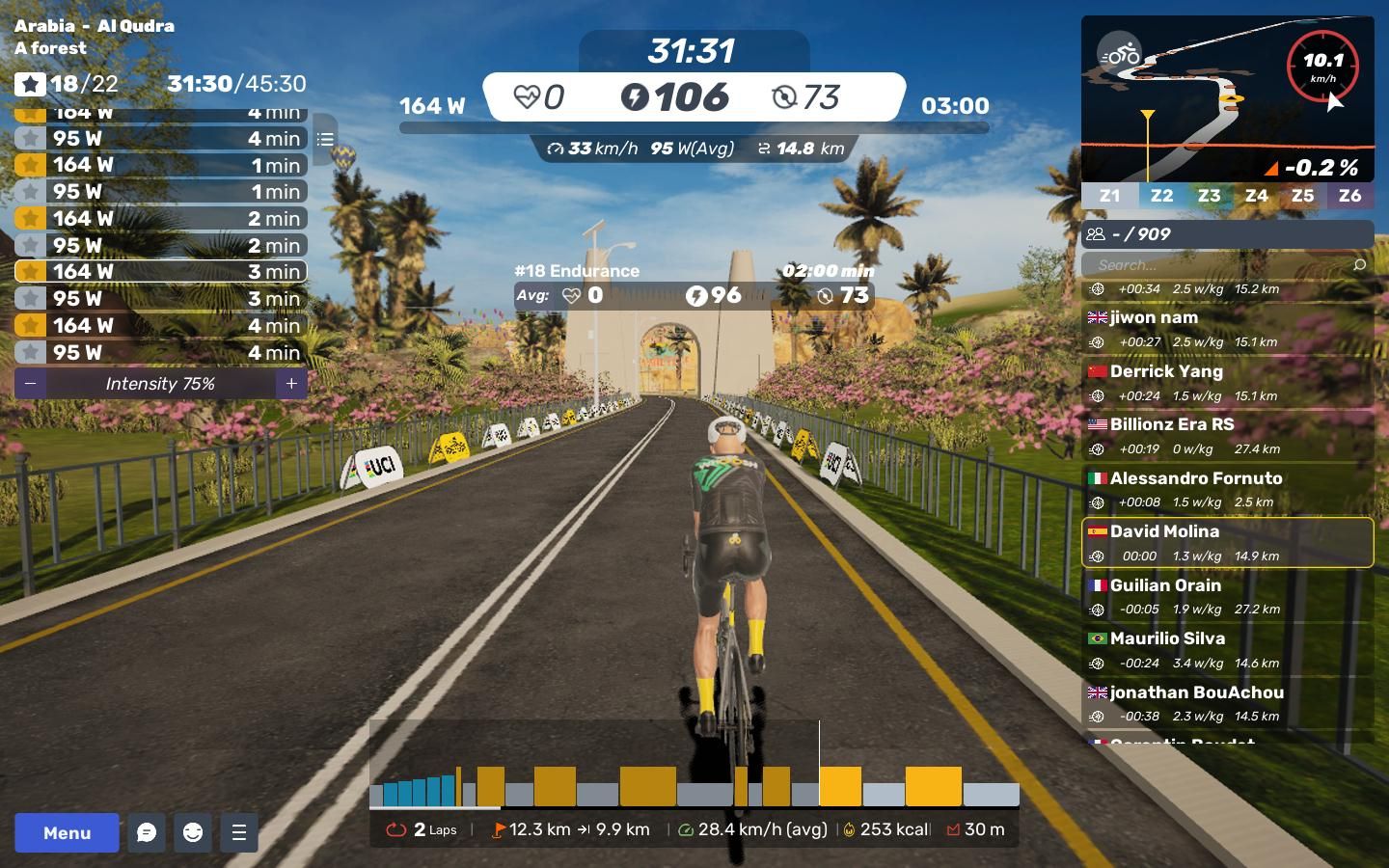Open the hamburger list button

tap(239, 832)
